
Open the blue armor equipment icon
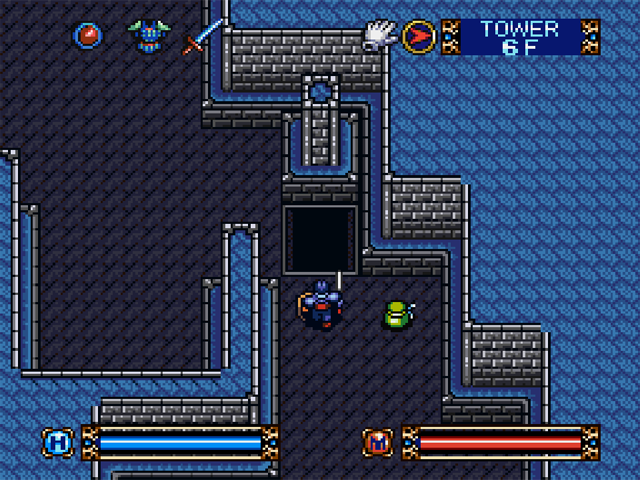pos(148,36)
